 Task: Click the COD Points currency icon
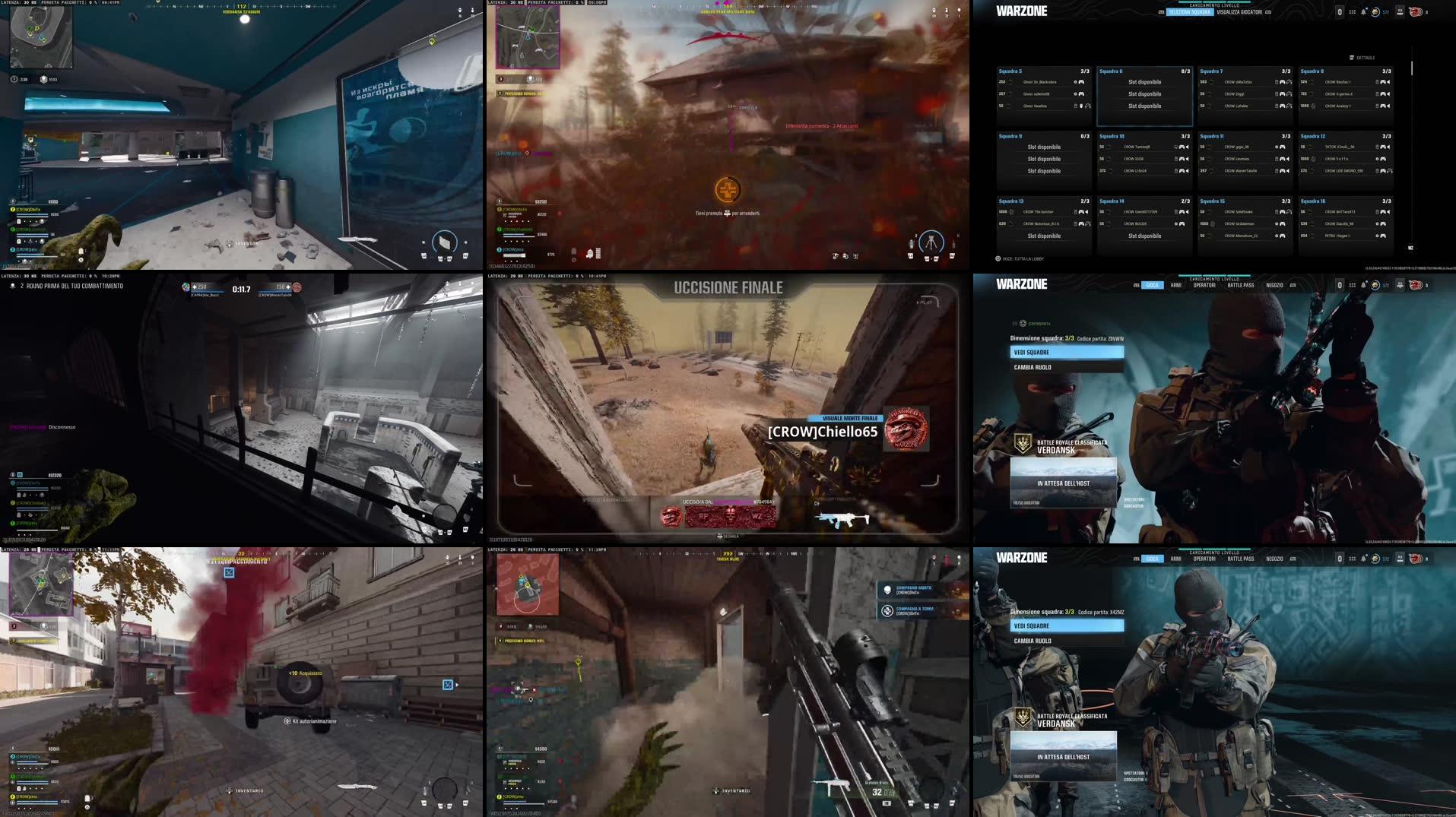point(1375,11)
